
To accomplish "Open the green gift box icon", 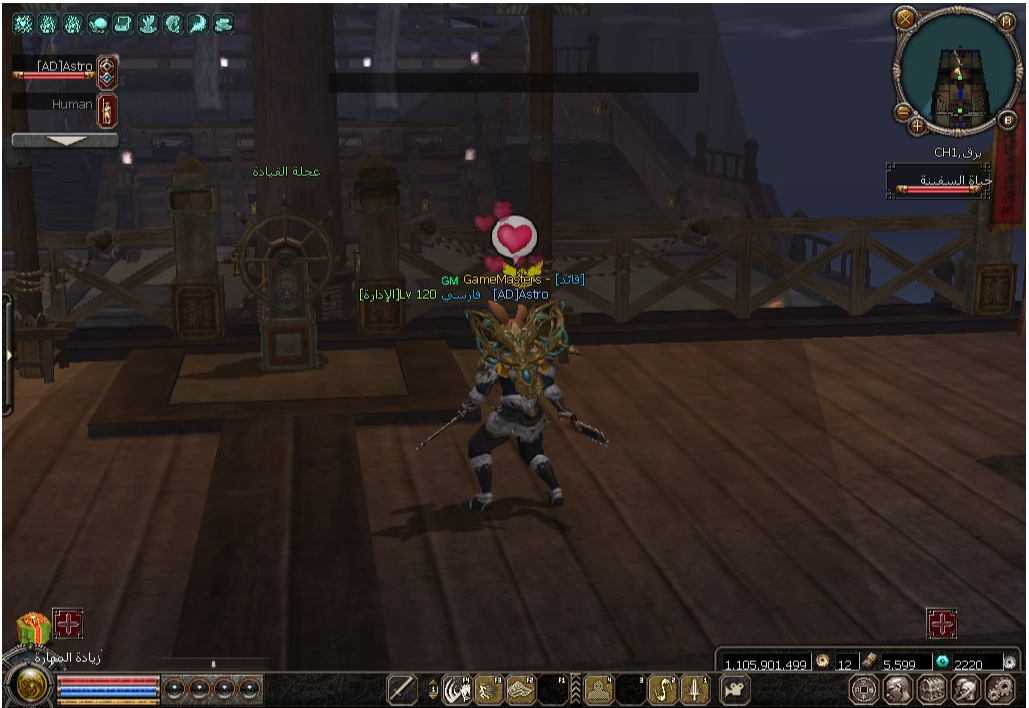I will coord(33,628).
